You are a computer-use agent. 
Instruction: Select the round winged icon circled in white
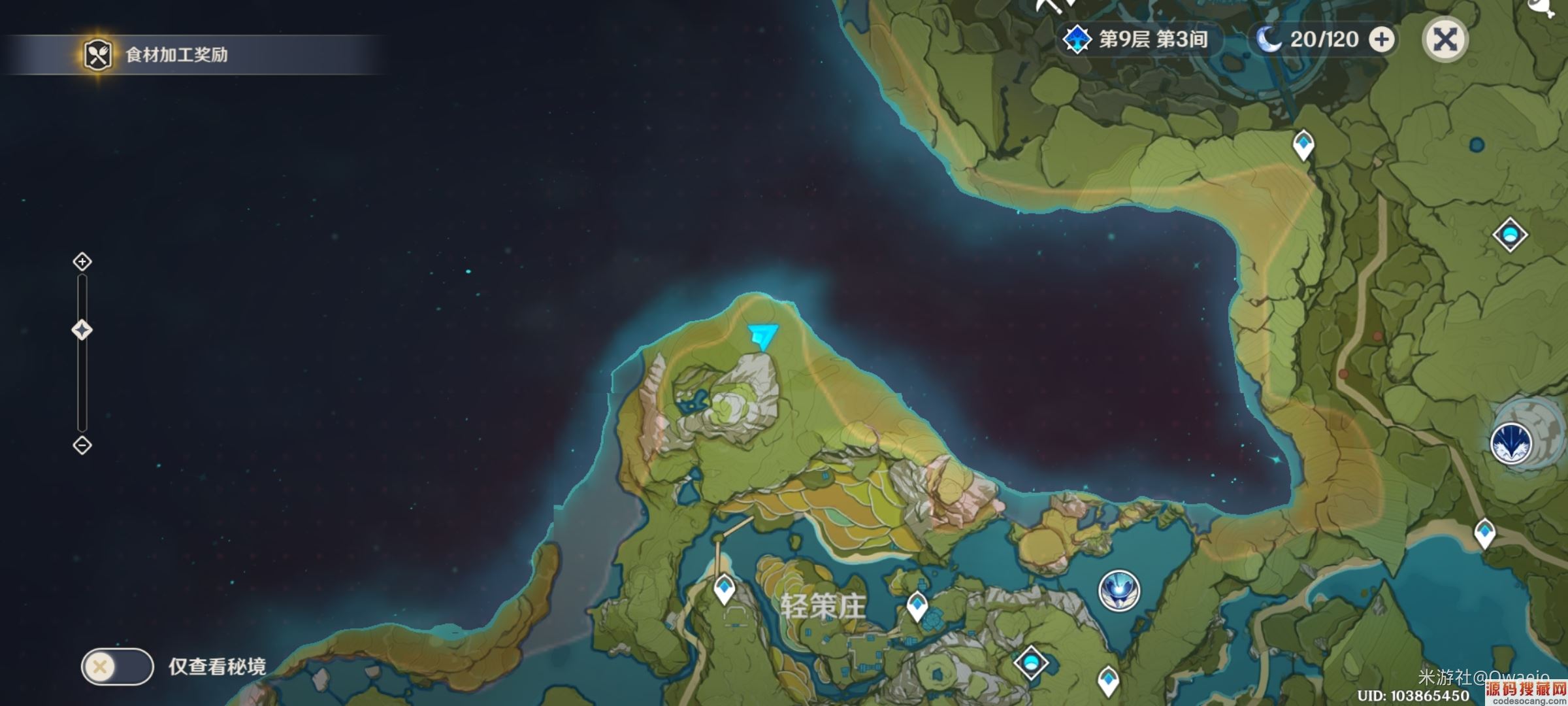click(1512, 443)
